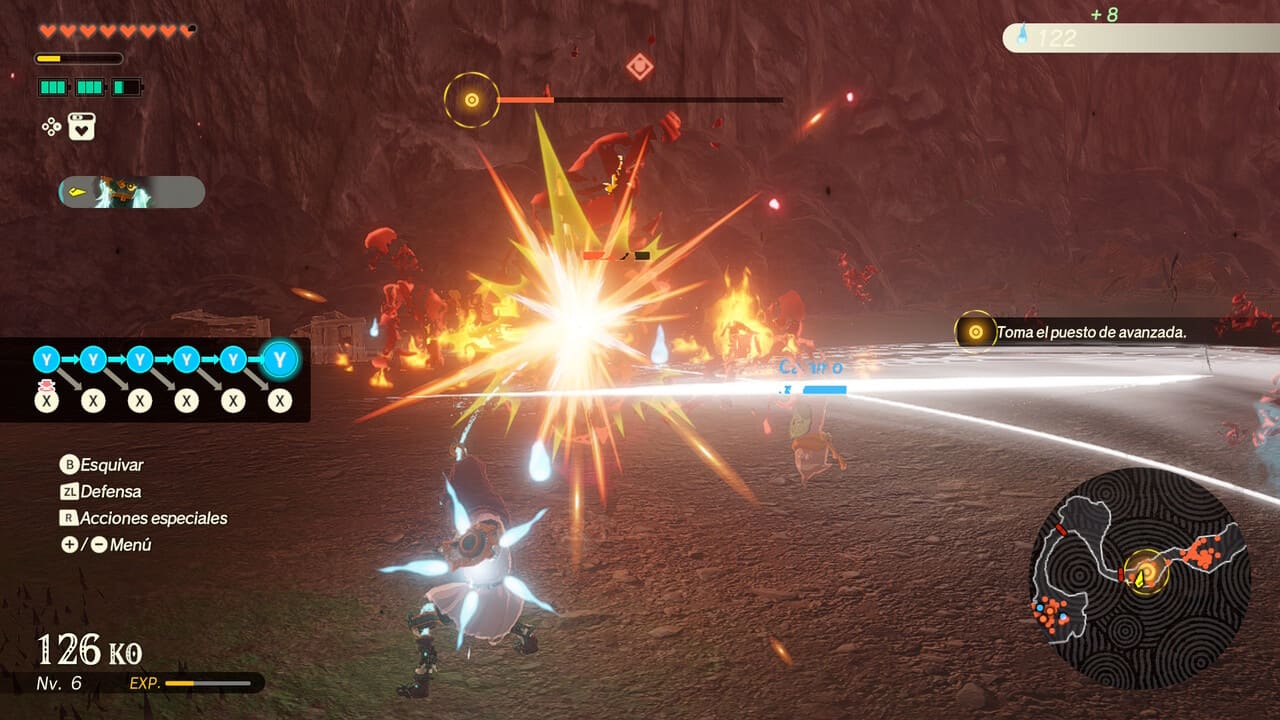
Task: Click the ally character portrait banner
Action: 132,192
